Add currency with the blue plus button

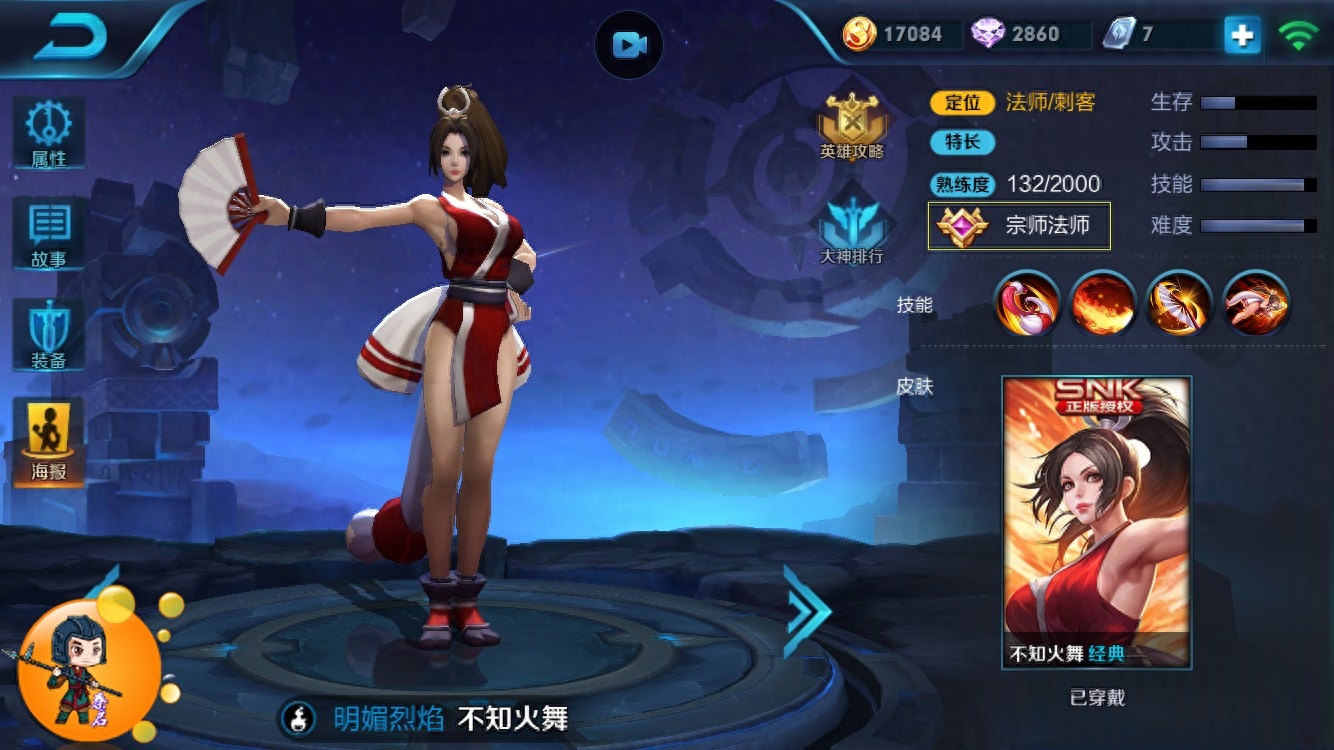pos(1242,35)
